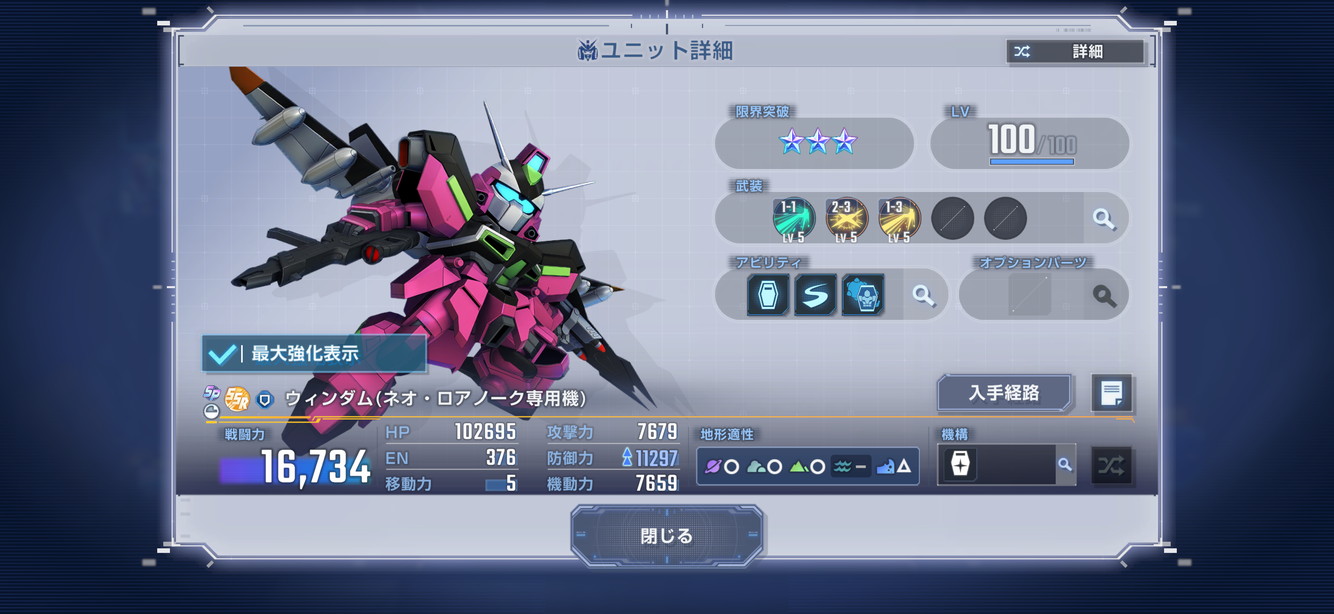Image resolution: width=1334 pixels, height=614 pixels.
Task: Open the 地形適性 terrain aptitude panel
Action: point(808,466)
